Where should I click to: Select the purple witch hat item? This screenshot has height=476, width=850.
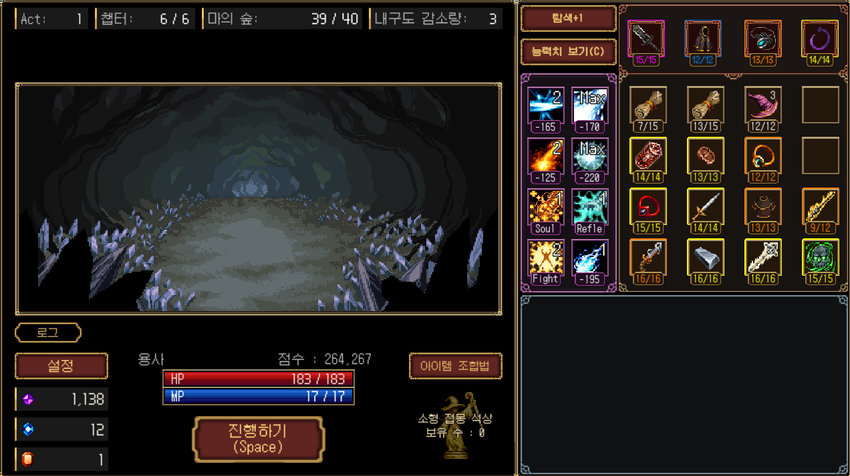pyautogui.click(x=762, y=103)
